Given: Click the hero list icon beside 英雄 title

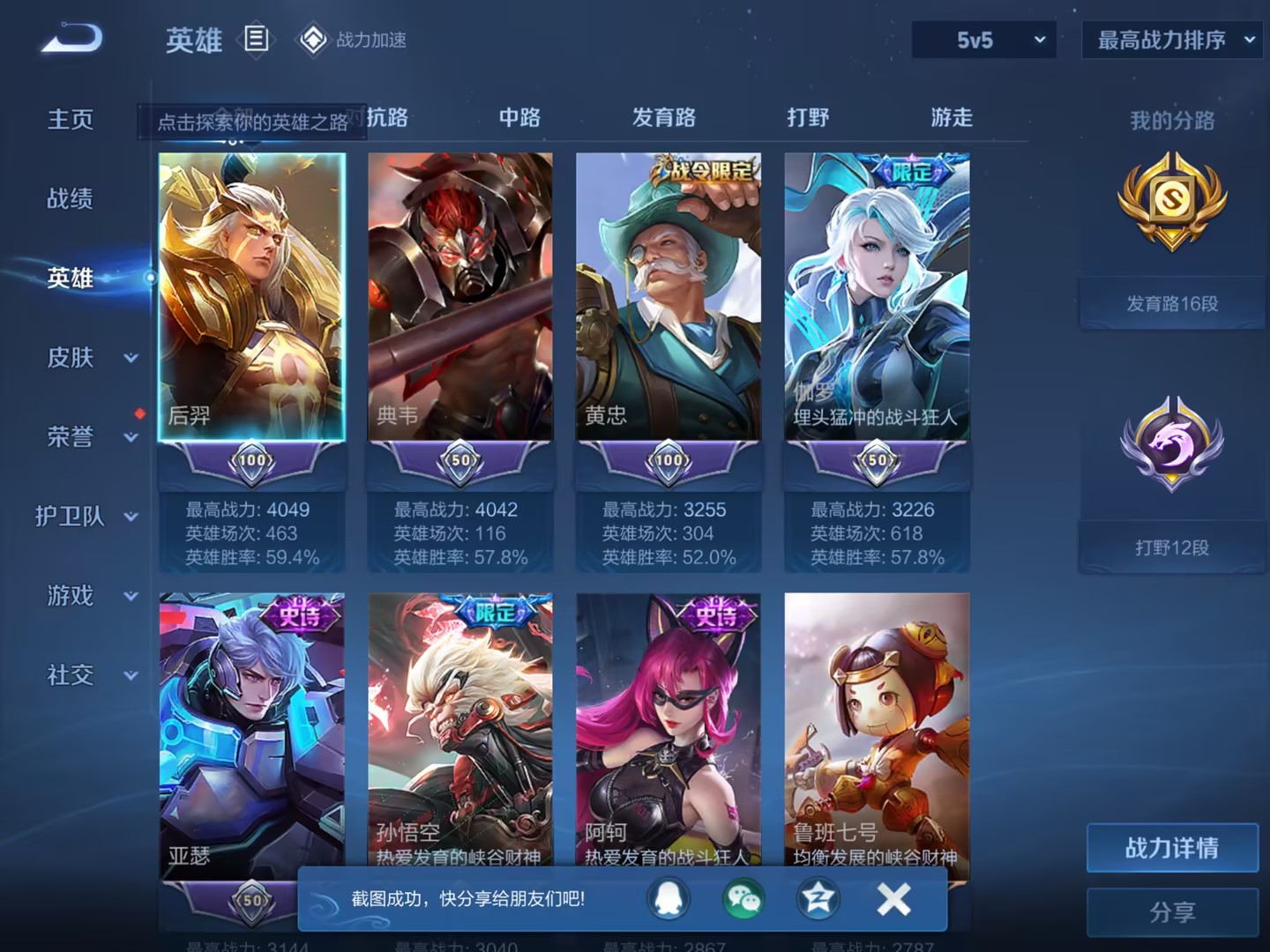Looking at the screenshot, I should [257, 40].
